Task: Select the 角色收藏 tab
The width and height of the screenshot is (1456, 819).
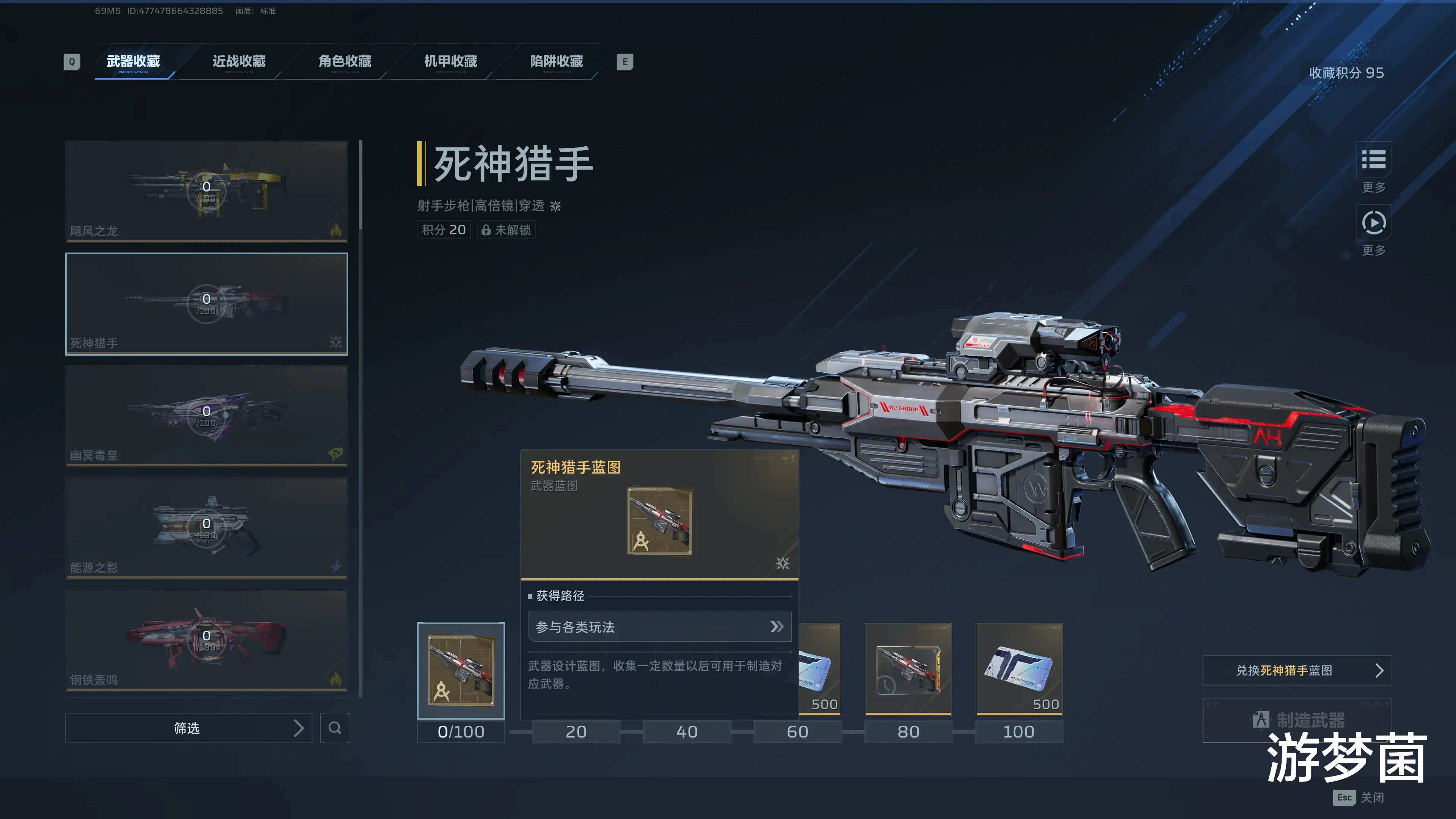Action: (345, 61)
